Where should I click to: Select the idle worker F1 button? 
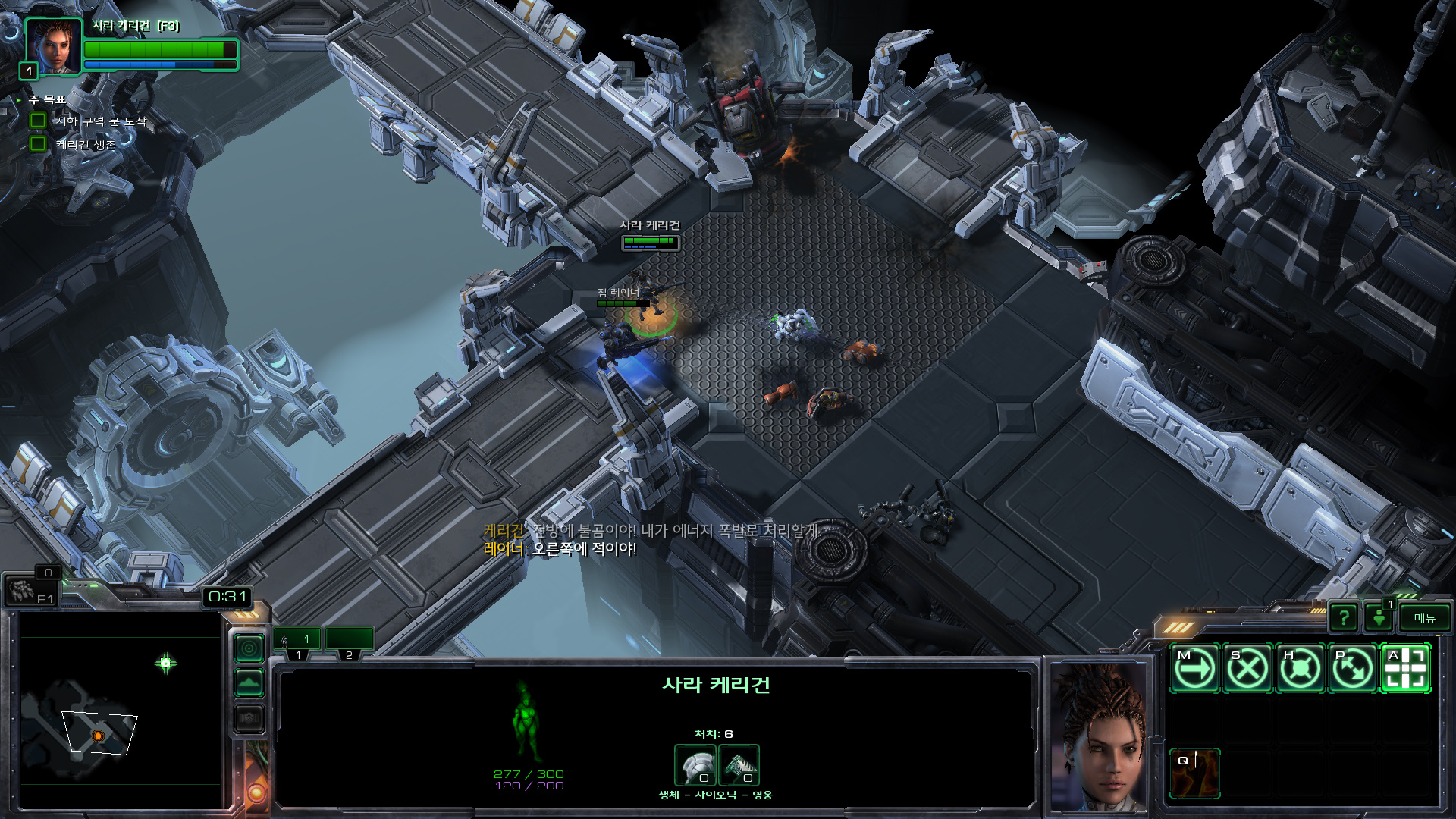click(x=30, y=591)
